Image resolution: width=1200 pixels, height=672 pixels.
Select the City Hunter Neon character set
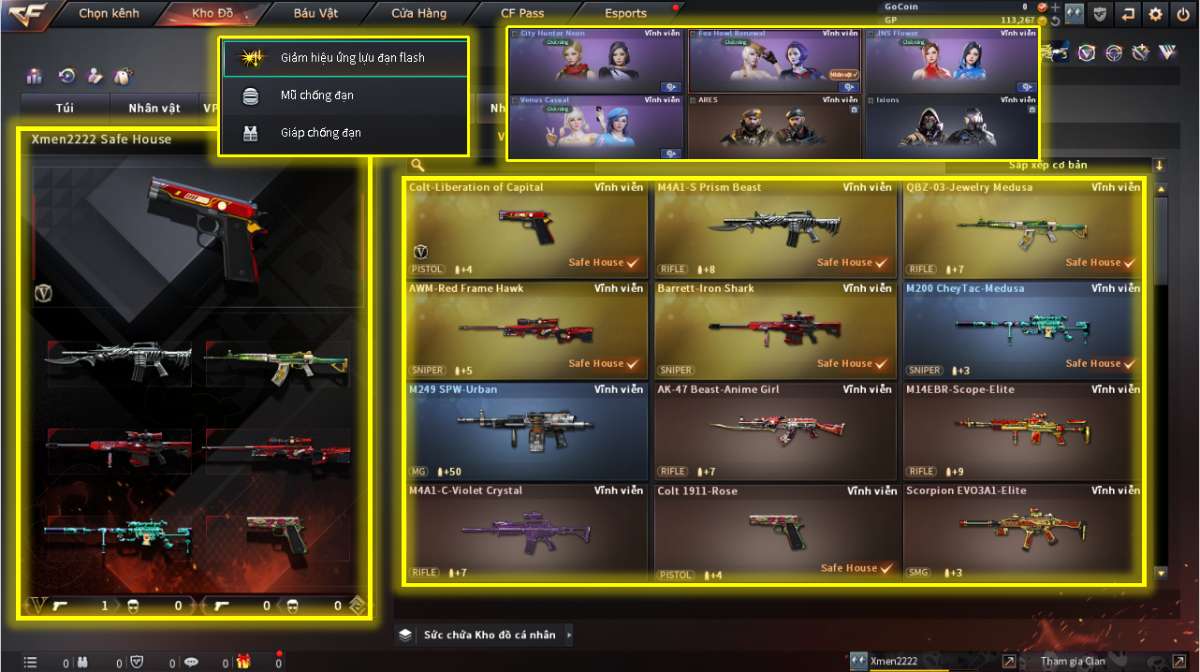596,61
